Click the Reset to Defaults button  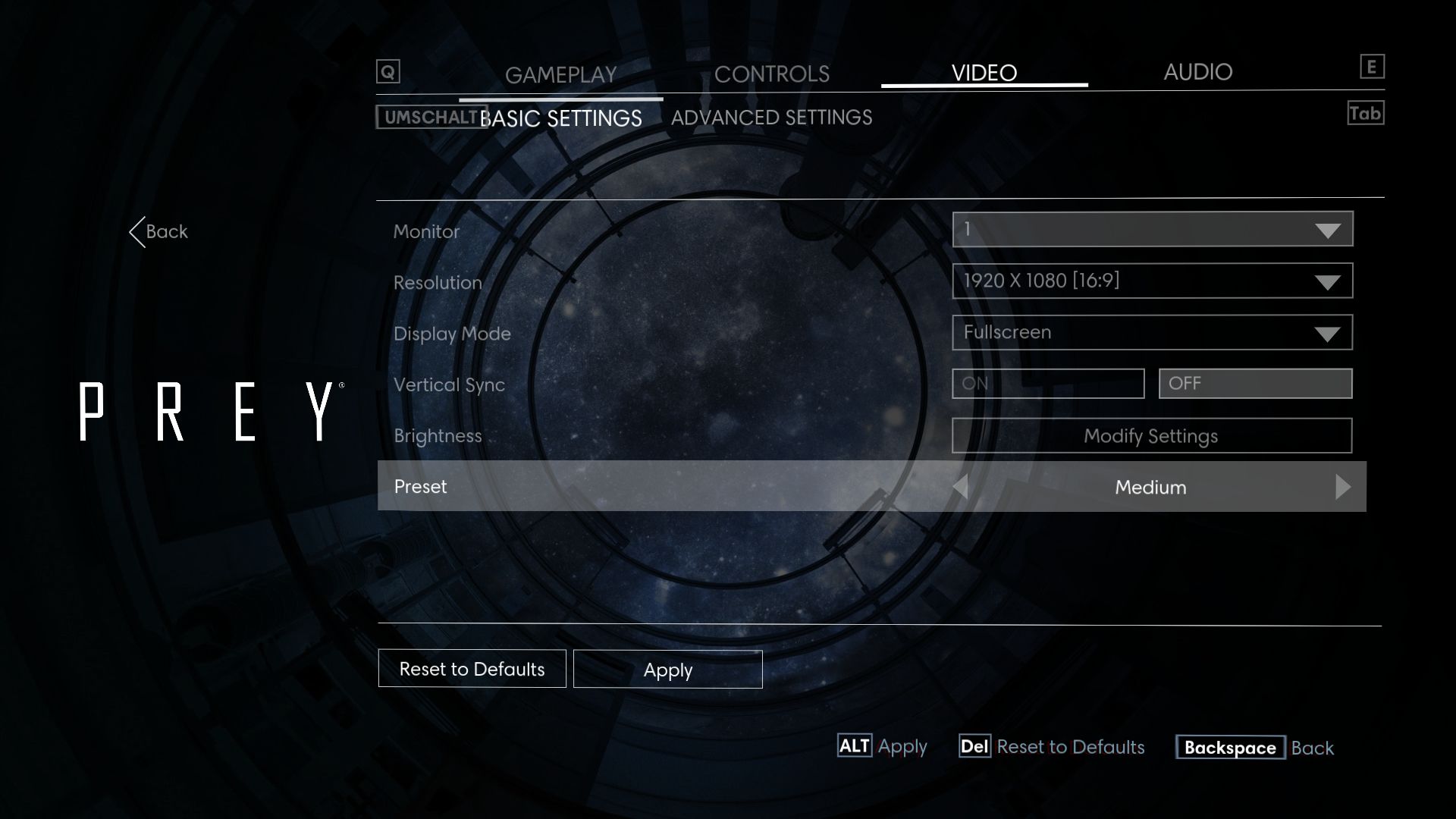tap(472, 669)
